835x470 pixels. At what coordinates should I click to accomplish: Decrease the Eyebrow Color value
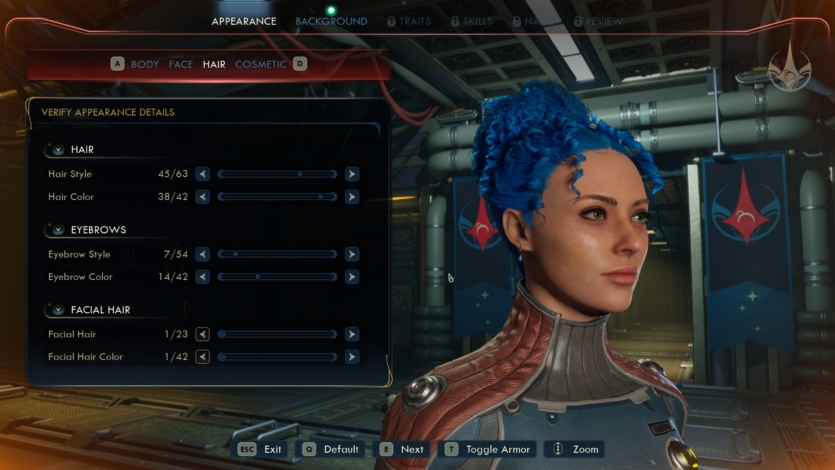[x=203, y=277]
